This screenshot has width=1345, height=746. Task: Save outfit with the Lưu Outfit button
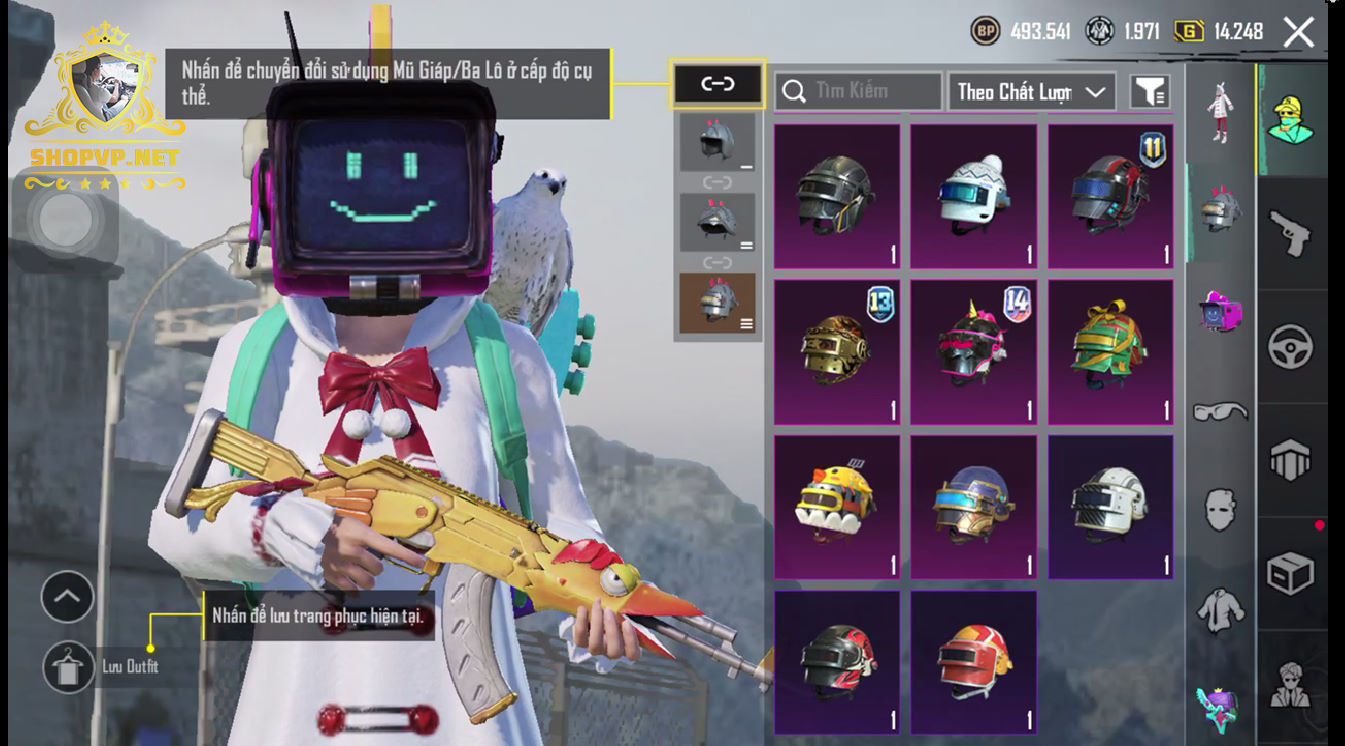tap(69, 667)
